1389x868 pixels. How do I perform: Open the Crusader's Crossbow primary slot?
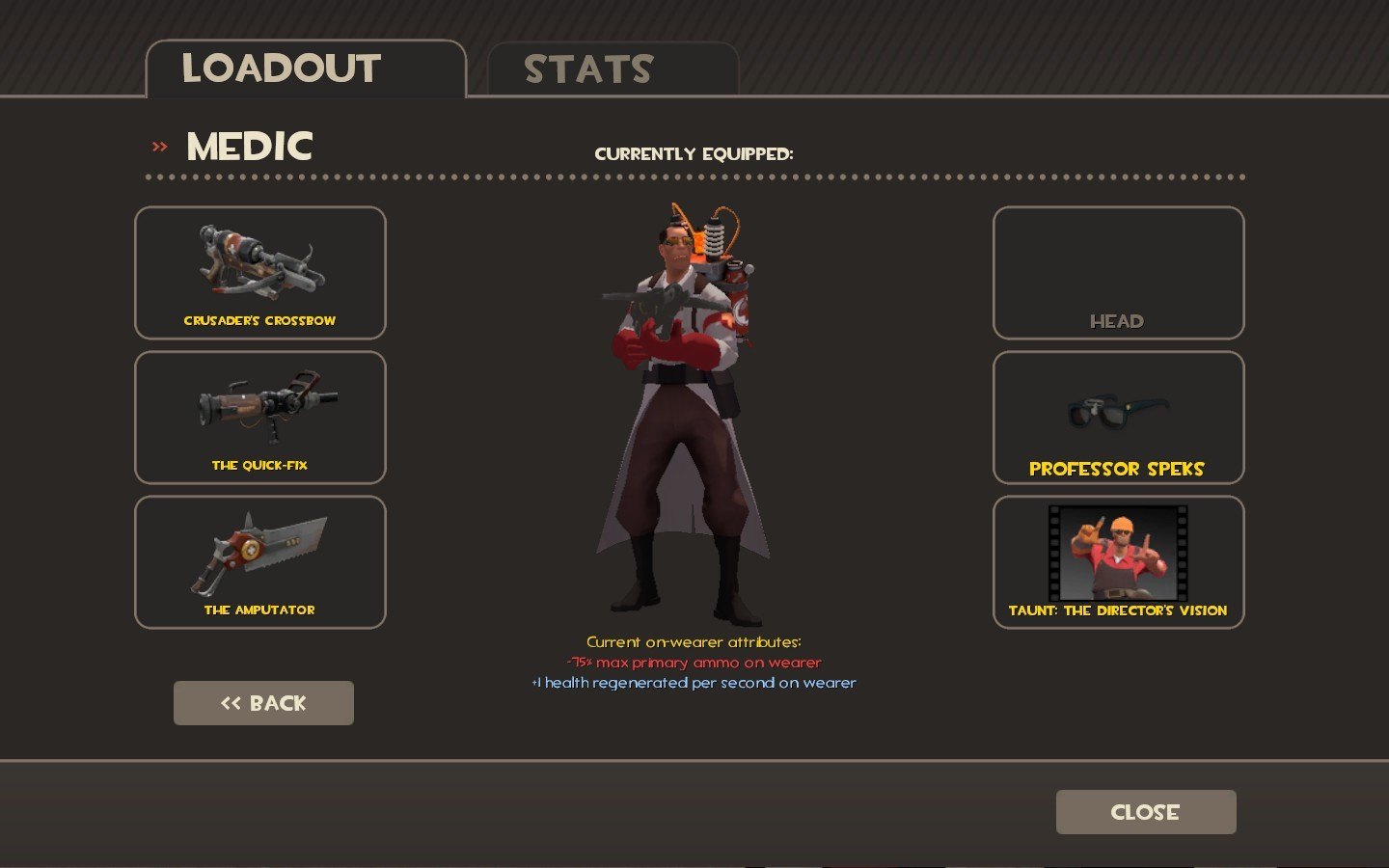[x=260, y=273]
